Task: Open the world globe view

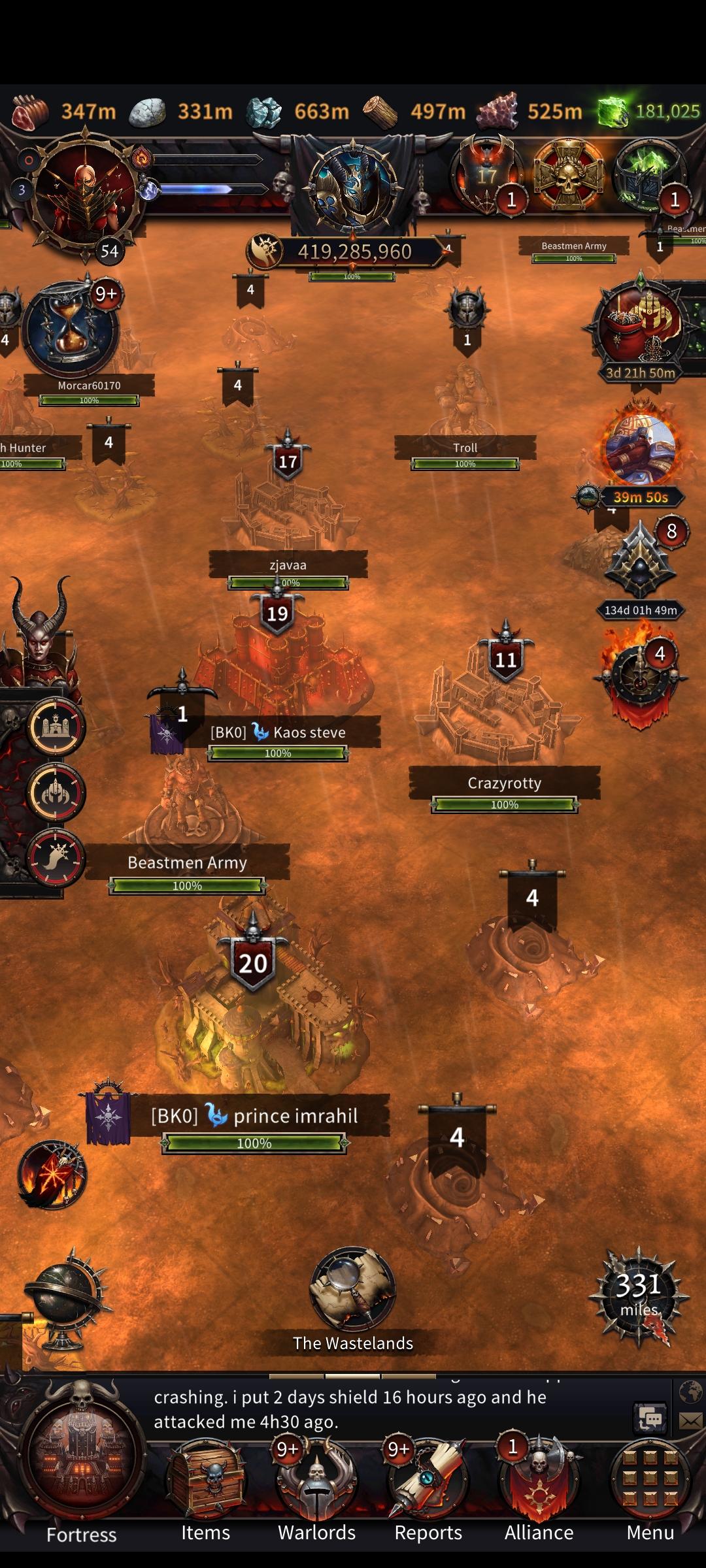Action: point(64,1300)
